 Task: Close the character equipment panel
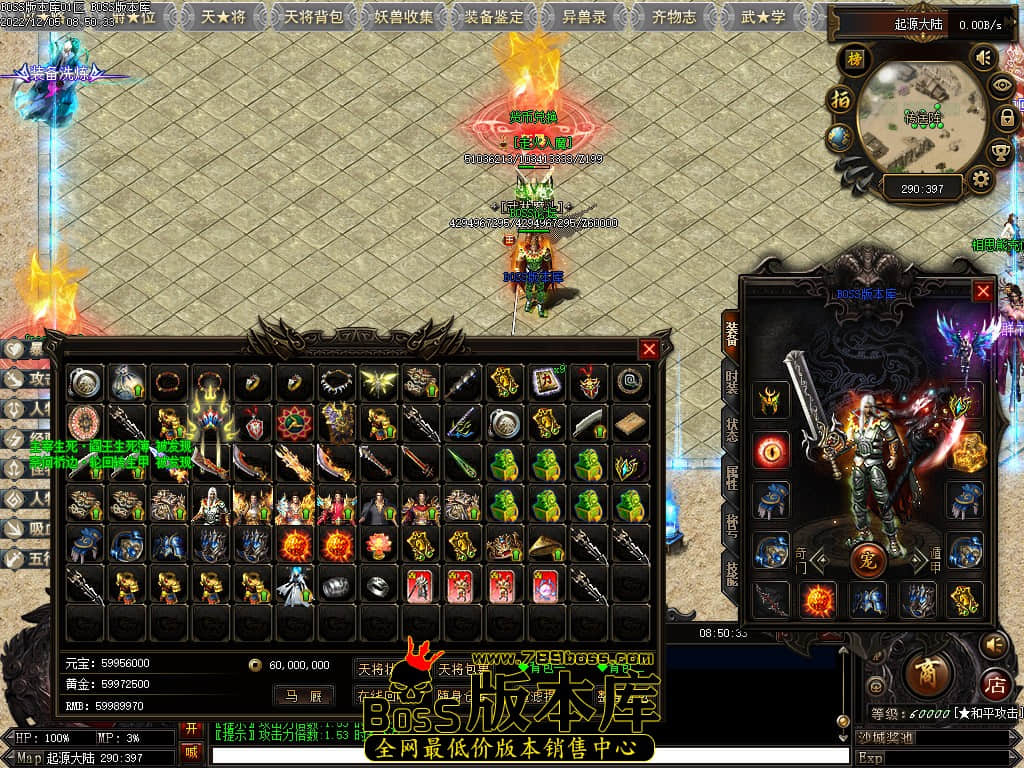coord(984,291)
